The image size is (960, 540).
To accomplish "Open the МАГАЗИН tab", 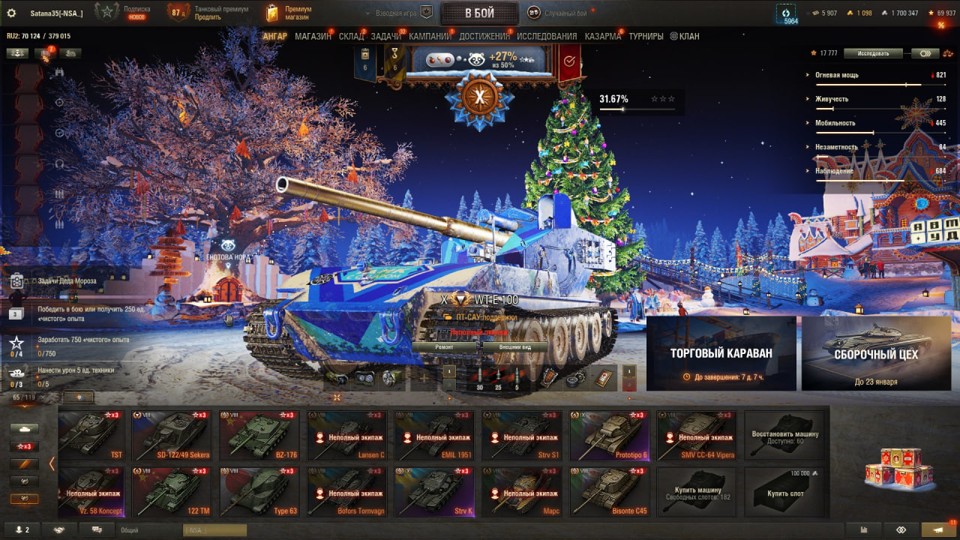I will click(313, 37).
